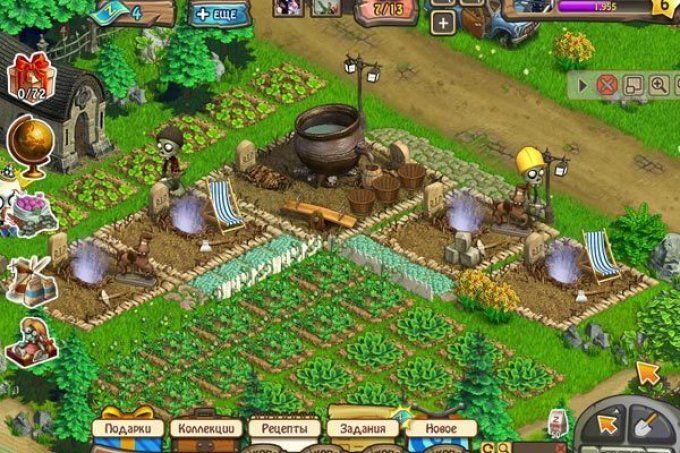Click the windmill and sacks icon
Image resolution: width=680 pixels, height=453 pixels.
point(29,280)
